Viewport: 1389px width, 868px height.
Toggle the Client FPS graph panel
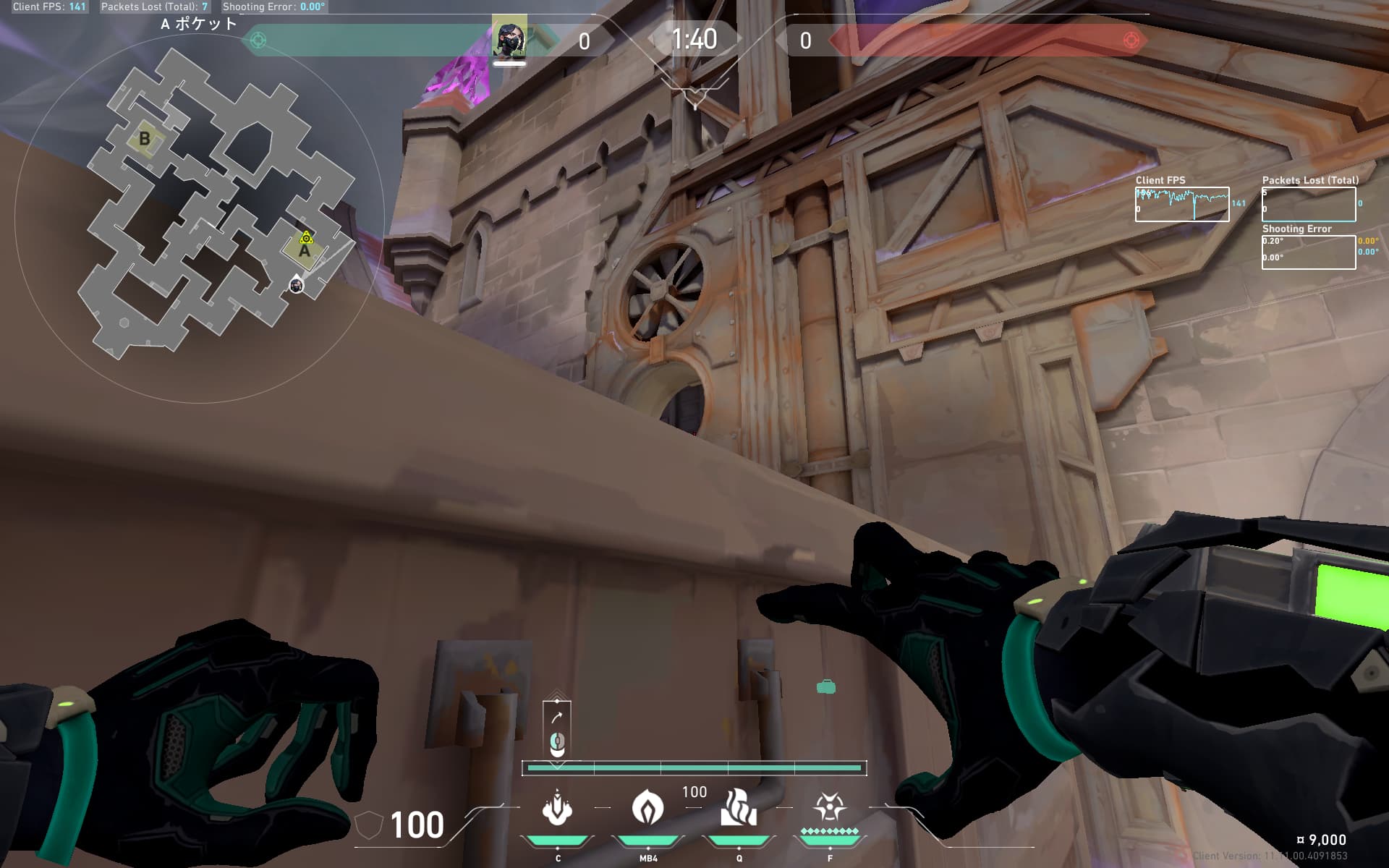tap(1183, 203)
